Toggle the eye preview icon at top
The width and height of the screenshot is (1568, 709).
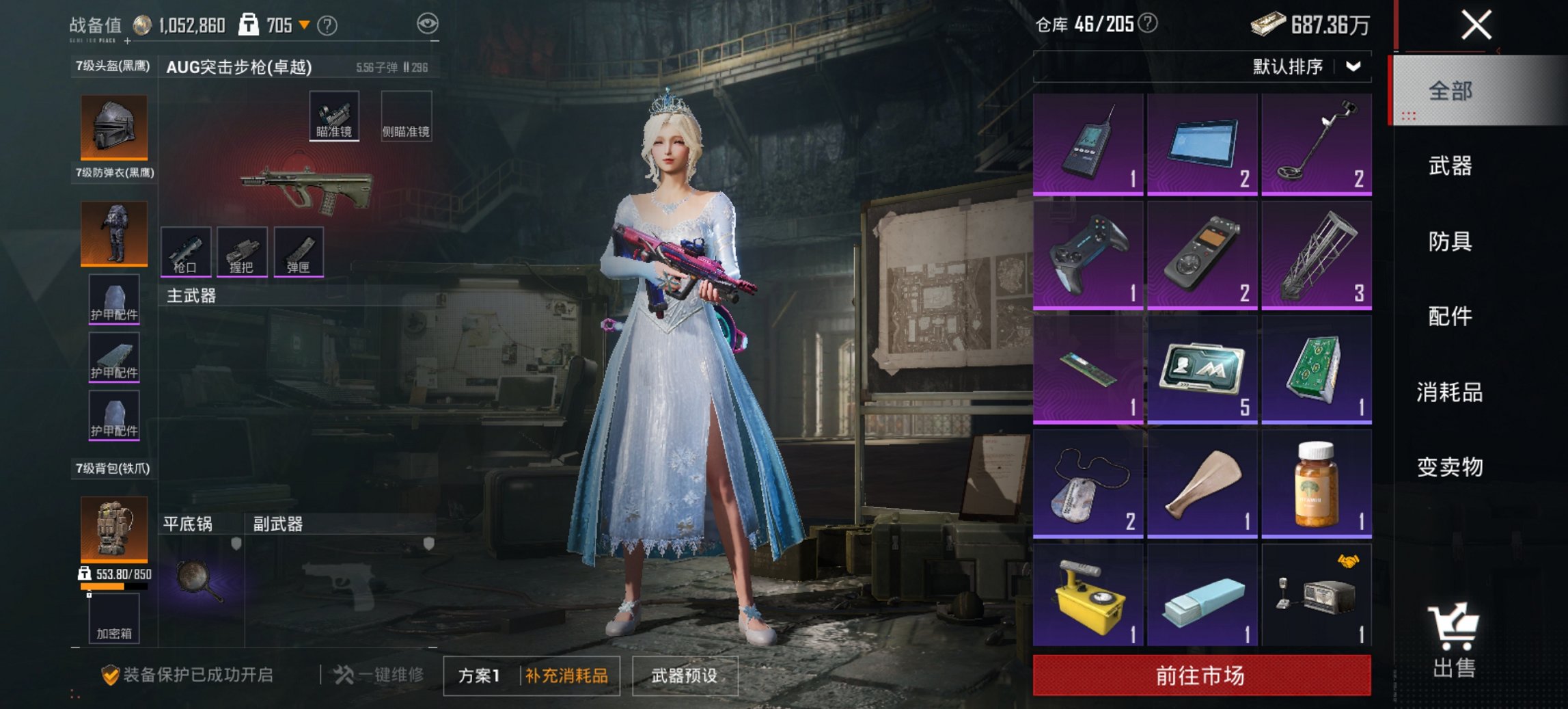[x=427, y=23]
